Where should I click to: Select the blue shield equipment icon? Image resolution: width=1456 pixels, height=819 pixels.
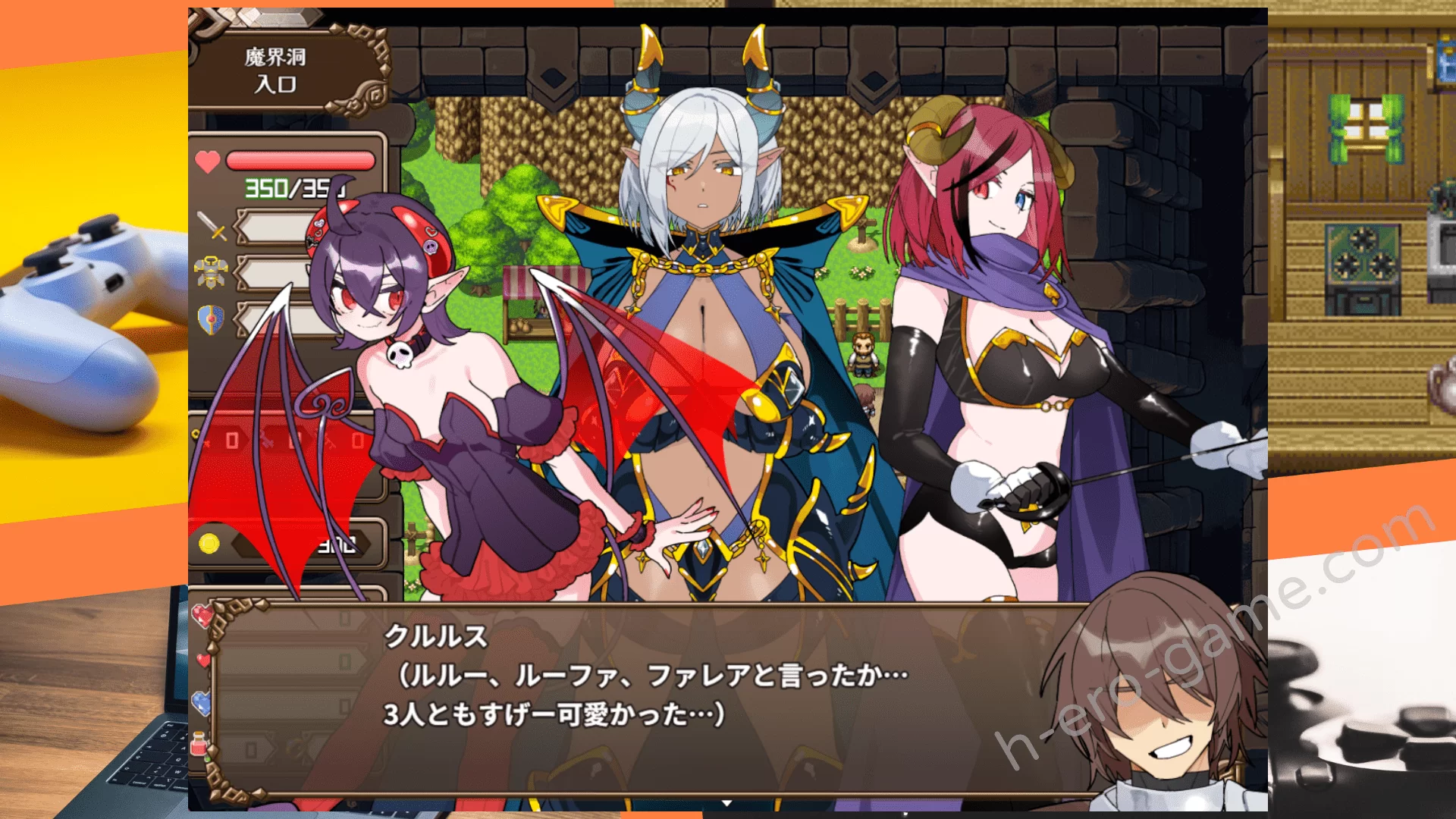(x=211, y=319)
